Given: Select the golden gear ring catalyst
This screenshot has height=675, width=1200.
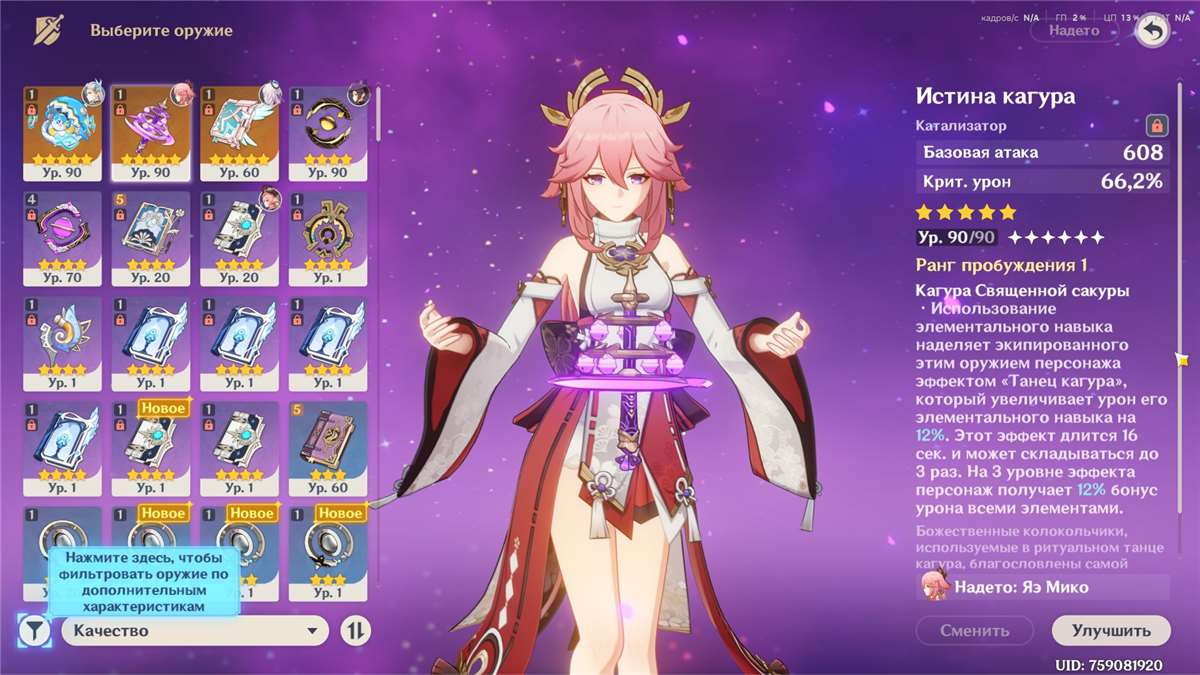Looking at the screenshot, I should point(328,236).
